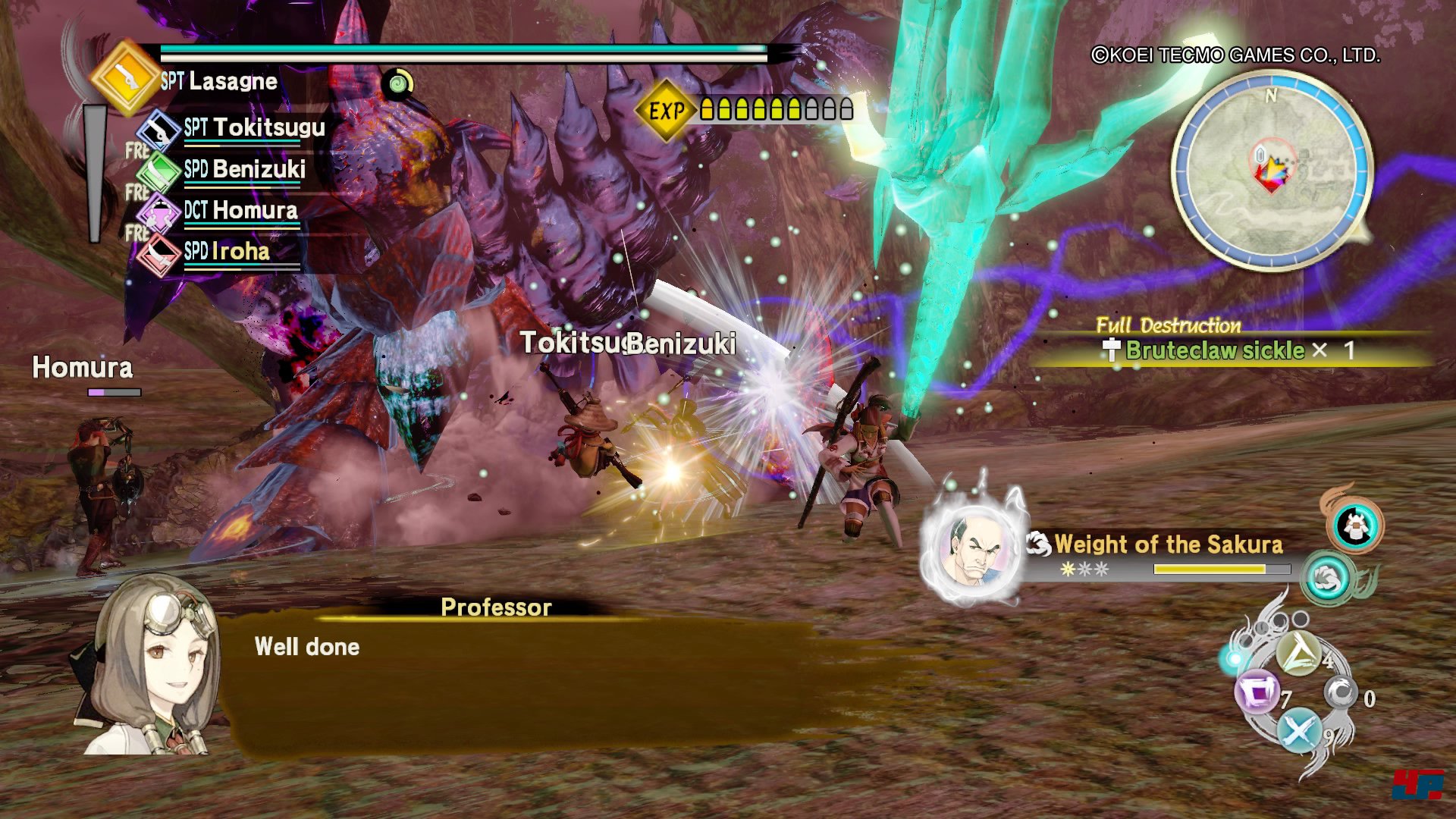Select Tokitsugu in the party list
The image size is (1456, 819).
pos(254,128)
